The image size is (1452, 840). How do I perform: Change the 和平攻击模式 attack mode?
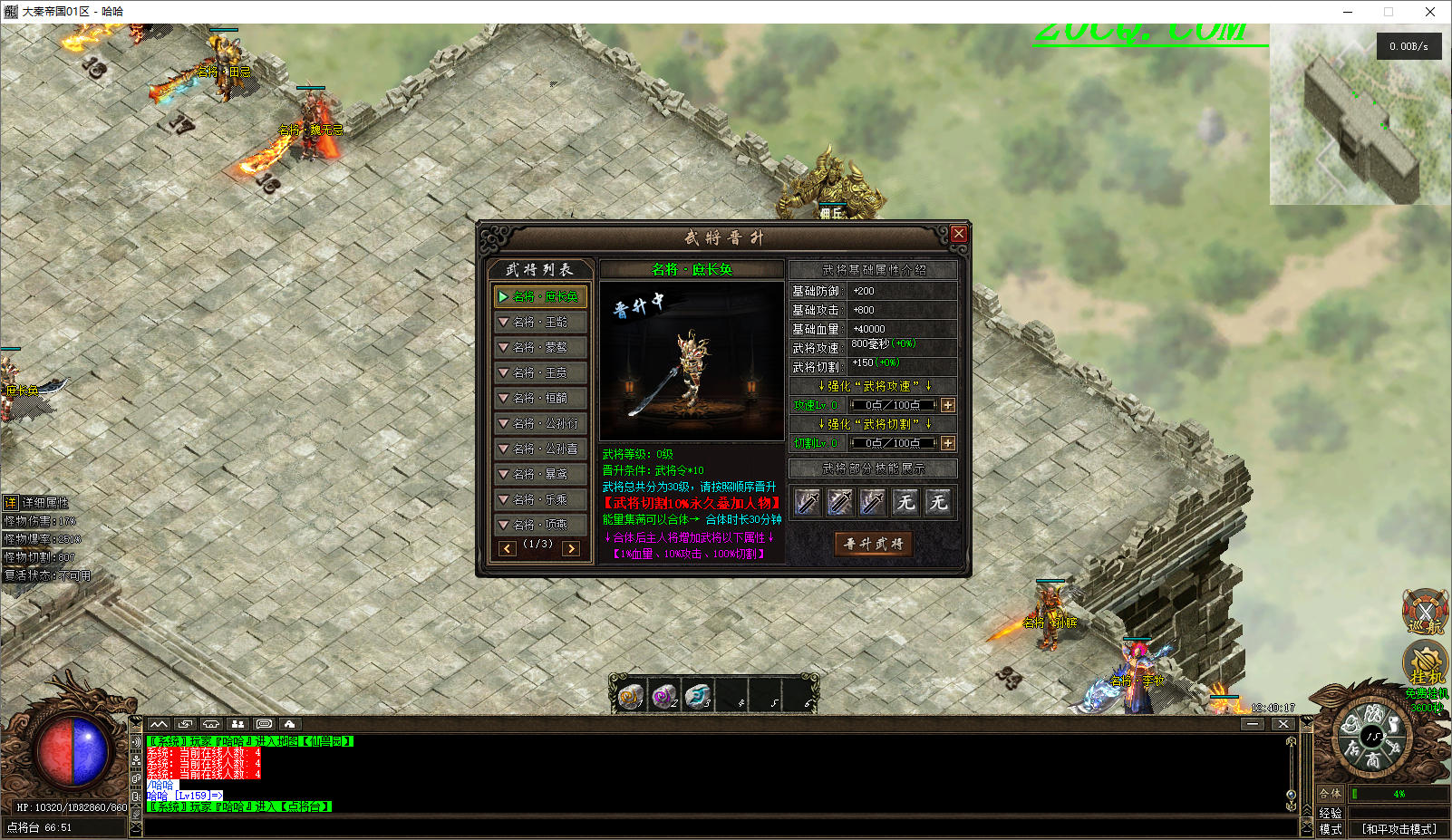[x=1399, y=829]
